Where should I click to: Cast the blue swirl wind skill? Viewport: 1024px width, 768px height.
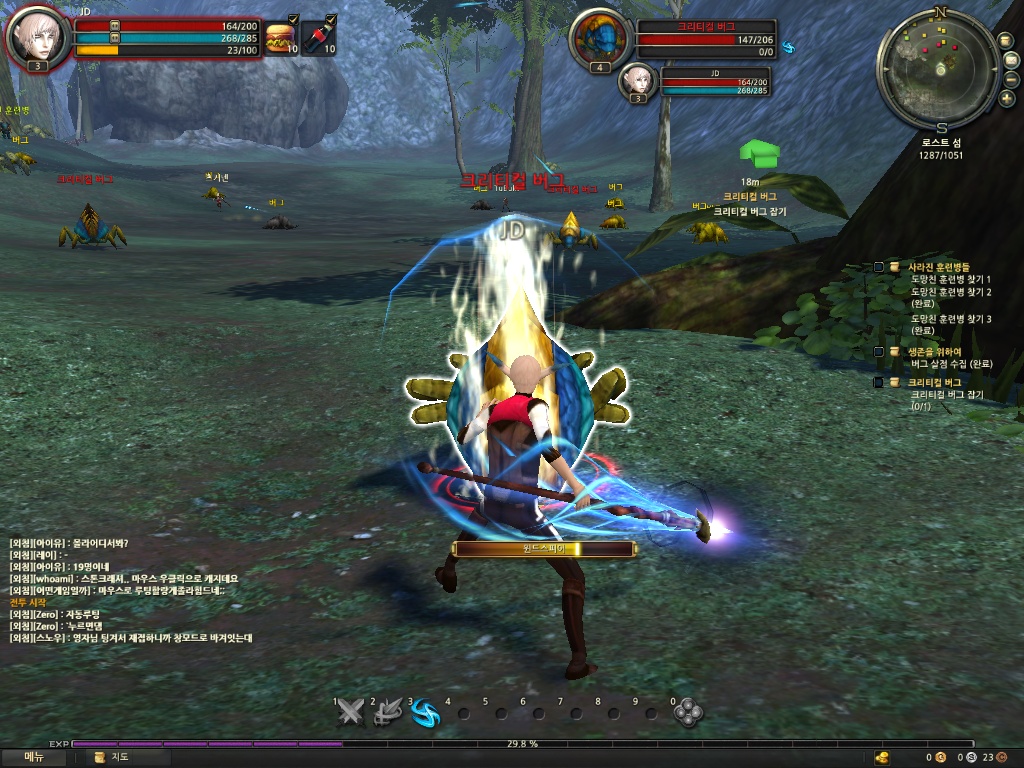425,712
